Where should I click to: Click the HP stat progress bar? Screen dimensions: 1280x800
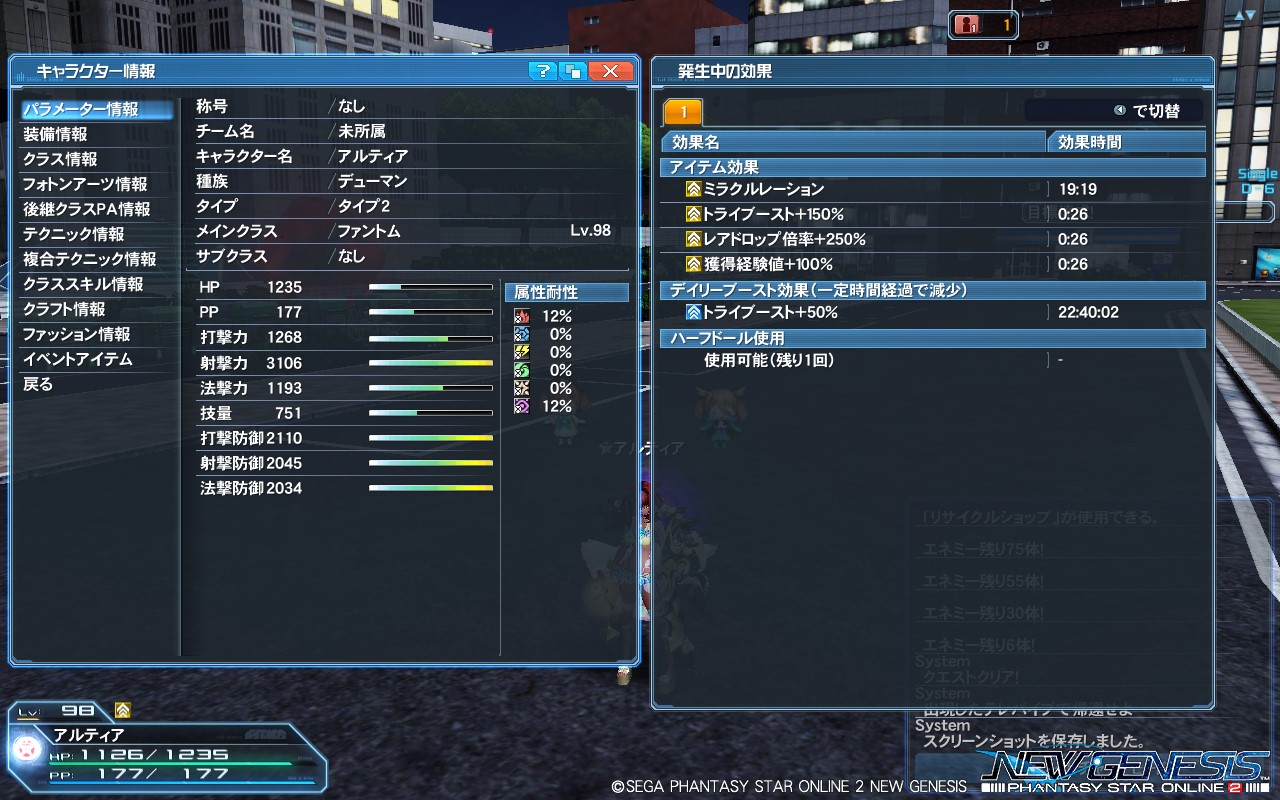[x=430, y=286]
